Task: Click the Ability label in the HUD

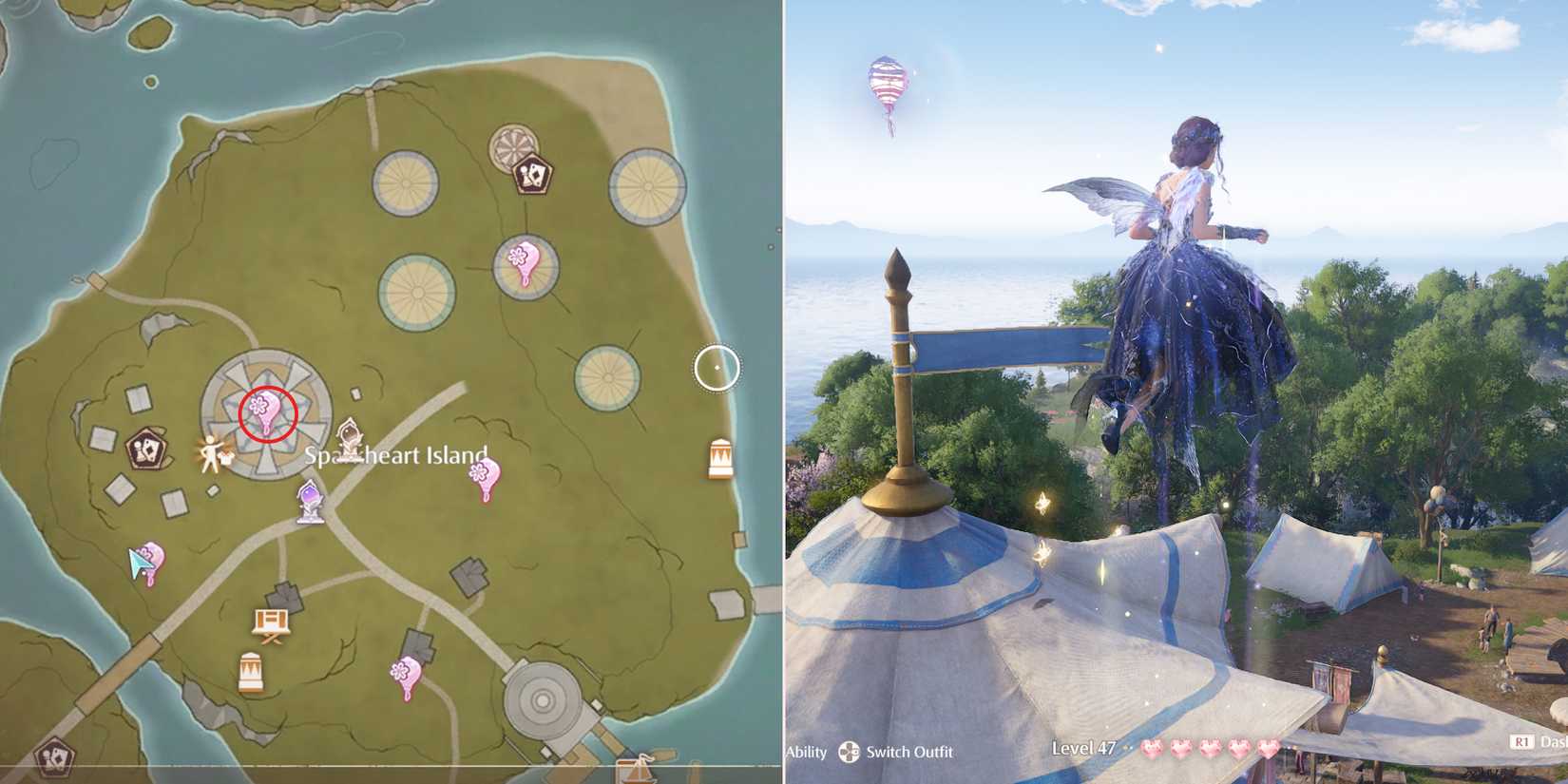Action: [x=807, y=752]
